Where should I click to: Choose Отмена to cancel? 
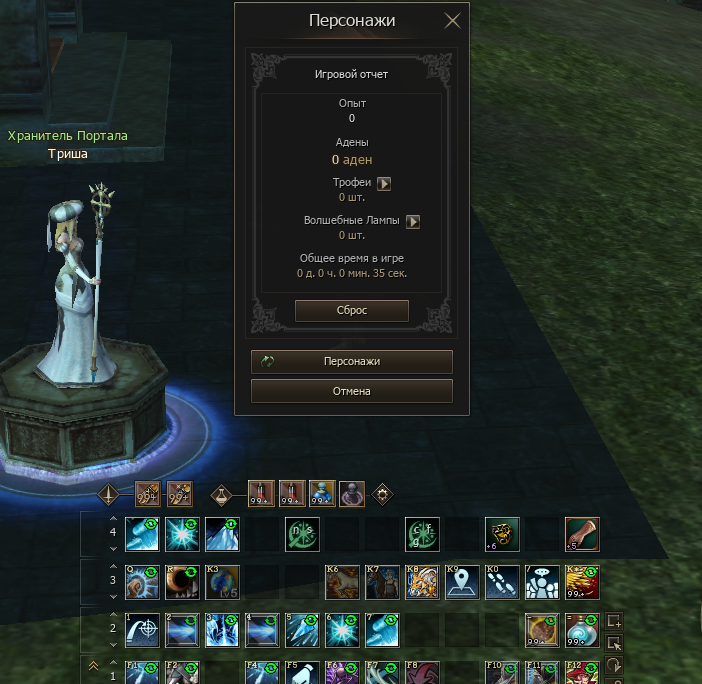pyautogui.click(x=352, y=391)
